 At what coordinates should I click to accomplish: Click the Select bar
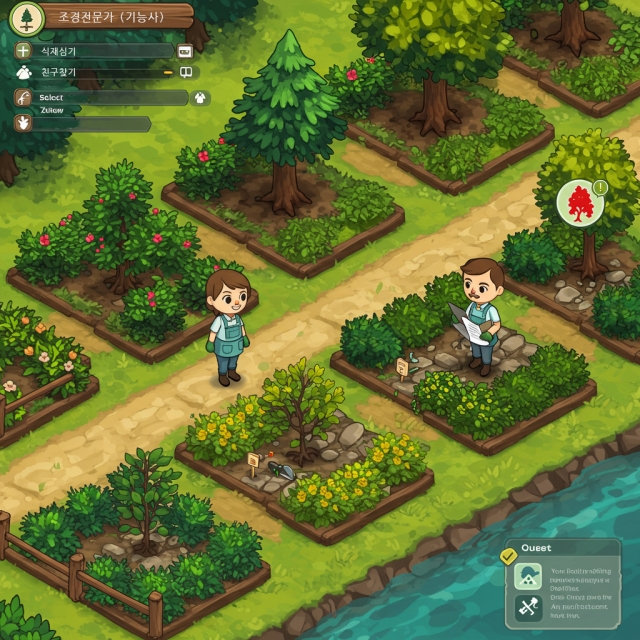point(110,98)
